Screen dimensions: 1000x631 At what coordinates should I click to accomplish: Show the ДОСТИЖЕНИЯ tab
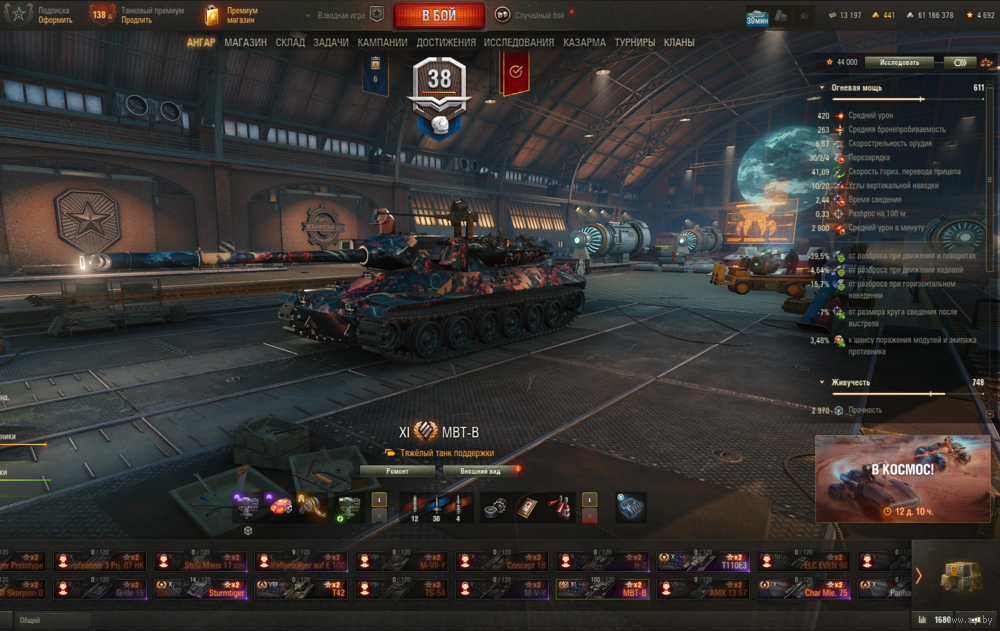(446, 43)
